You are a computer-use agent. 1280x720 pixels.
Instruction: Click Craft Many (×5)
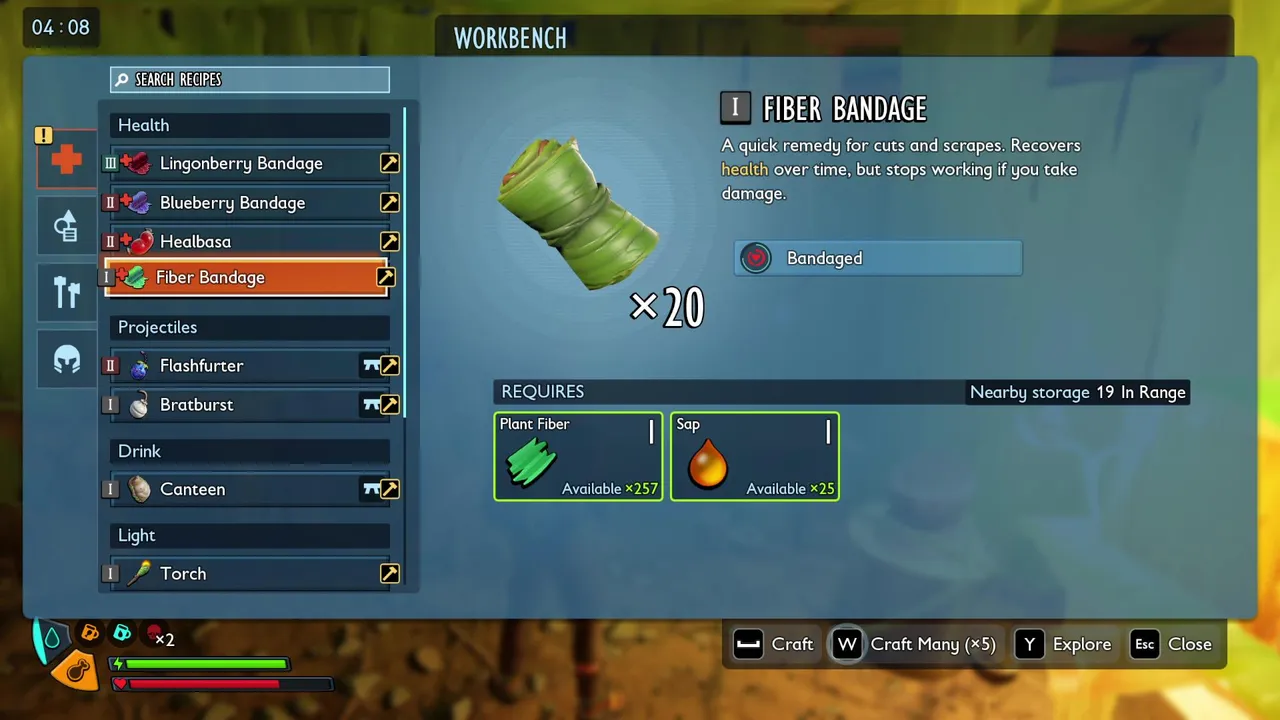click(915, 644)
